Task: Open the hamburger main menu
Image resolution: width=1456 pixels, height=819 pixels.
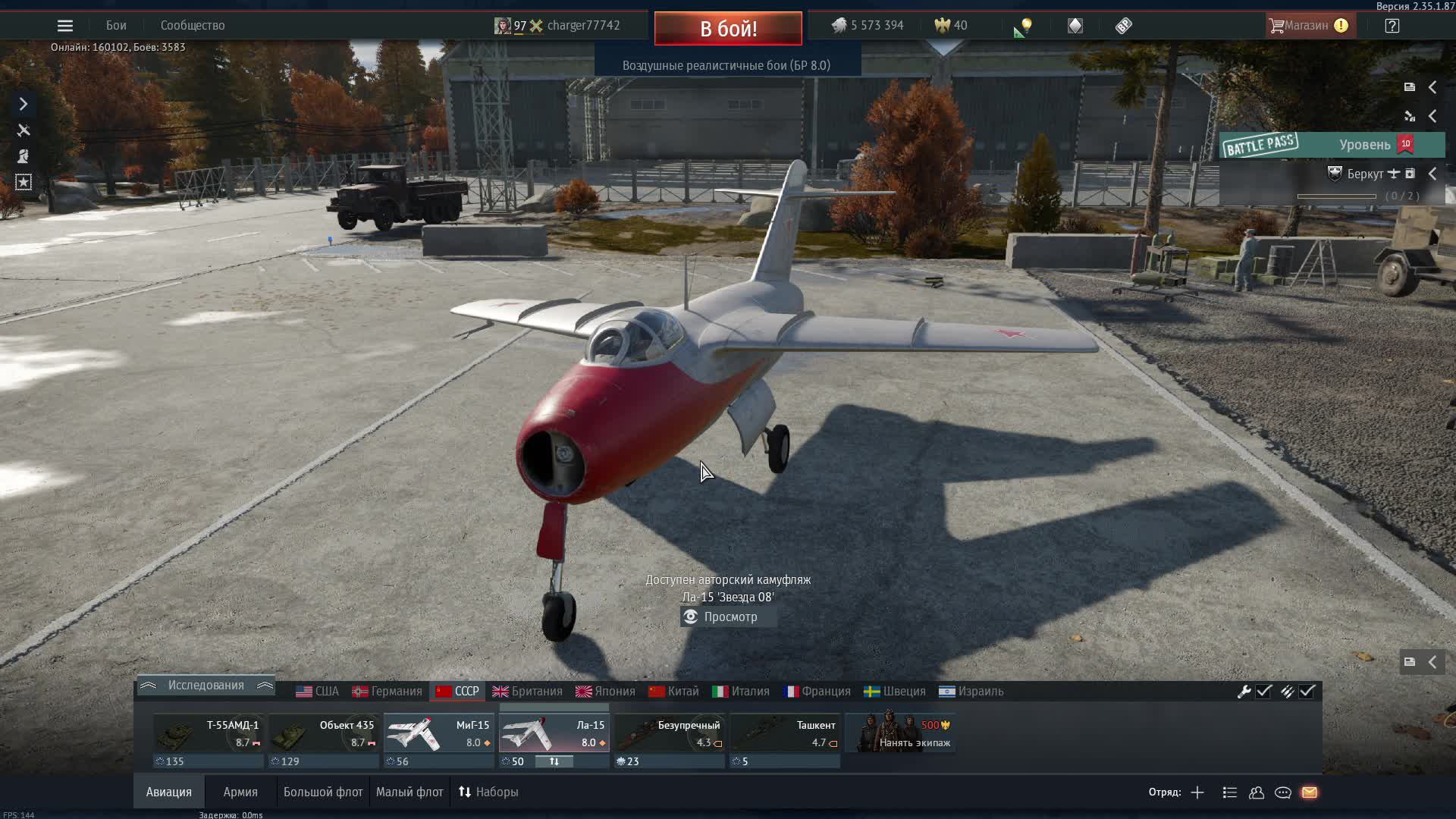Action: (65, 26)
